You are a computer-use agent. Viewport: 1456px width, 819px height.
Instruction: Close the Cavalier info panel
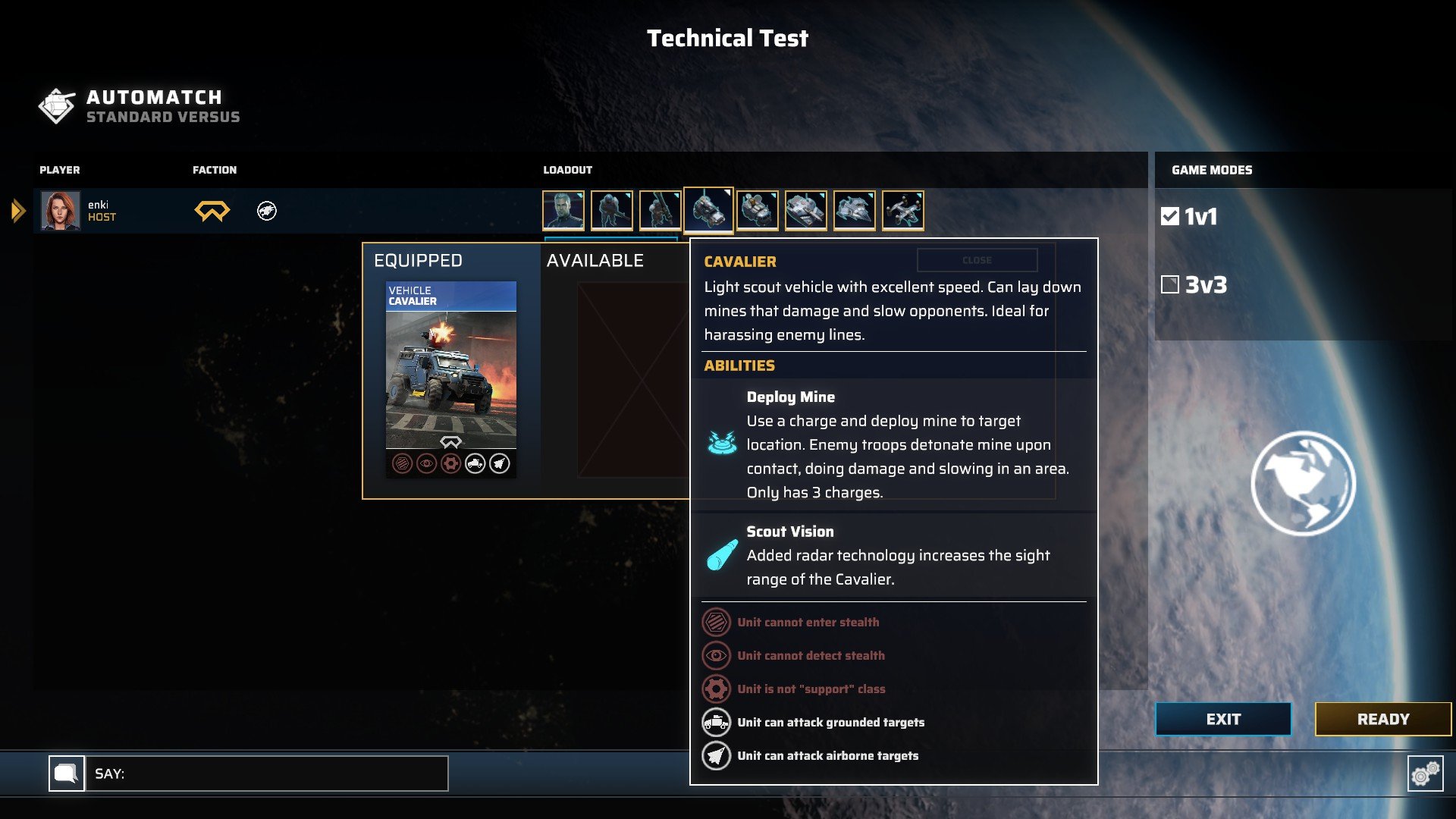(977, 260)
